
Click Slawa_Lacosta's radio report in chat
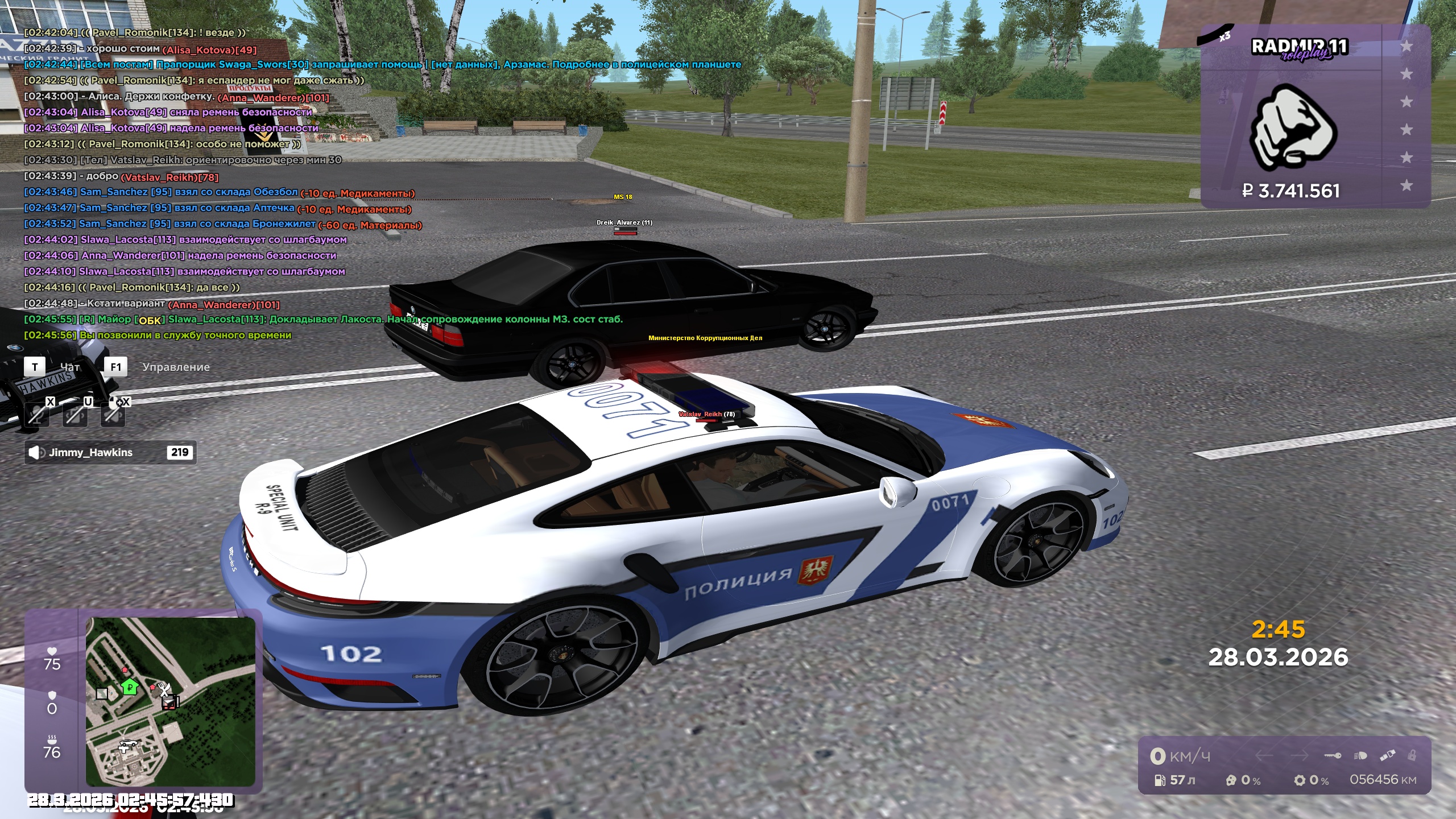click(323, 320)
